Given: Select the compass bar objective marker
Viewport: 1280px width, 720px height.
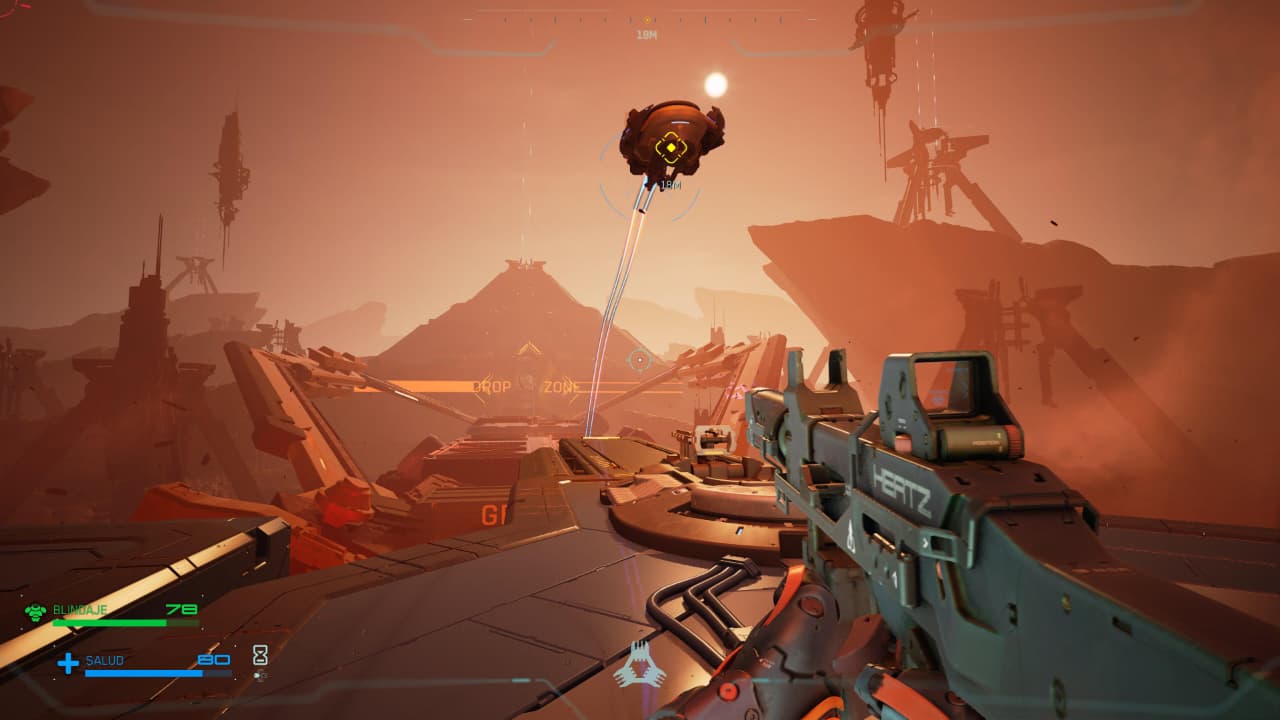Looking at the screenshot, I should (647, 20).
